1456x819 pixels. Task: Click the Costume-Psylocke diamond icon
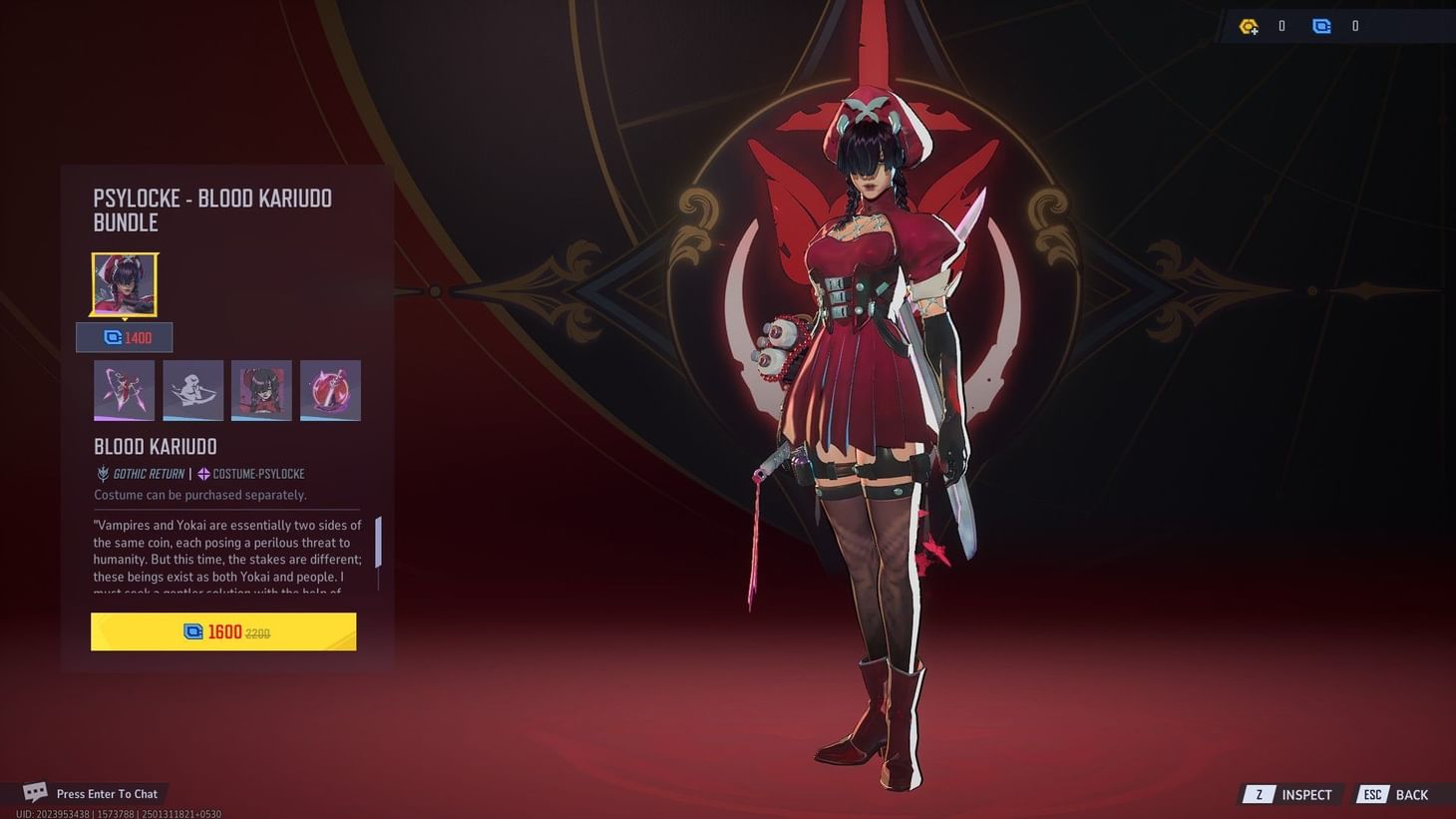[x=202, y=474]
